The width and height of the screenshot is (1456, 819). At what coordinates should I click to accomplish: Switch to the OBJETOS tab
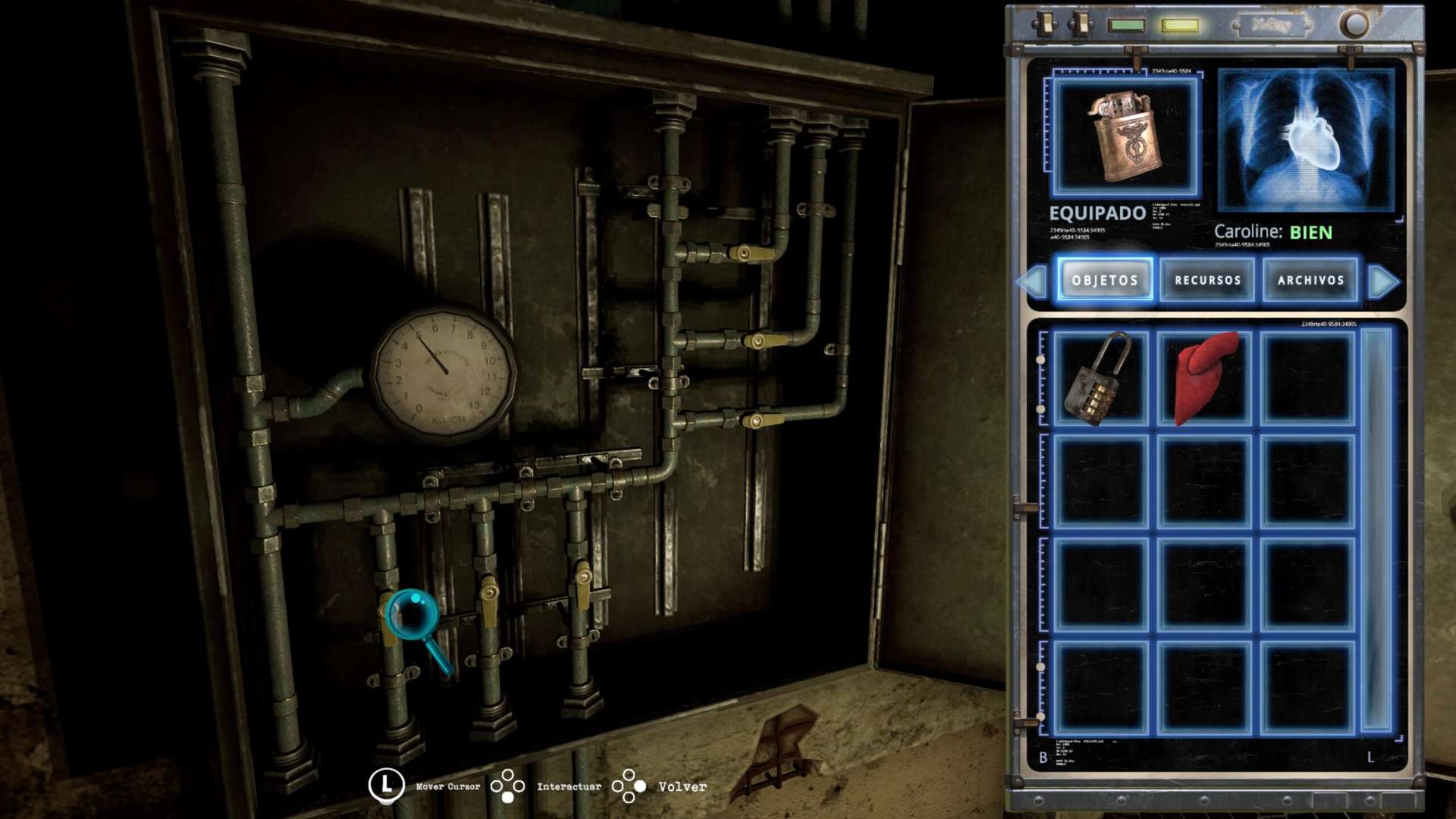tap(1105, 280)
